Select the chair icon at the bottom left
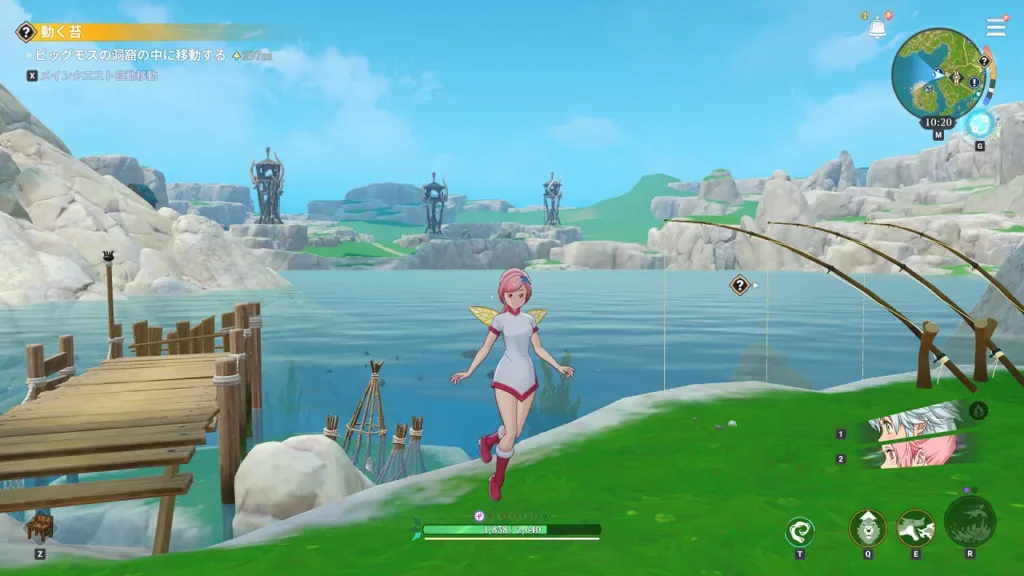The width and height of the screenshot is (1024, 576). pos(40,527)
